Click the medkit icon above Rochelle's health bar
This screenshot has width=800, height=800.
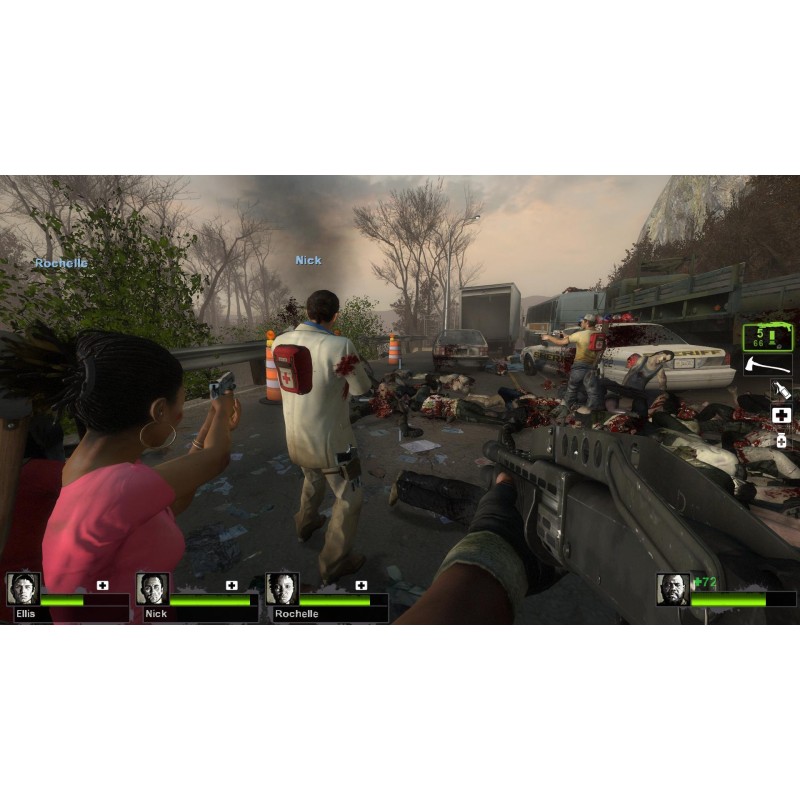361,585
